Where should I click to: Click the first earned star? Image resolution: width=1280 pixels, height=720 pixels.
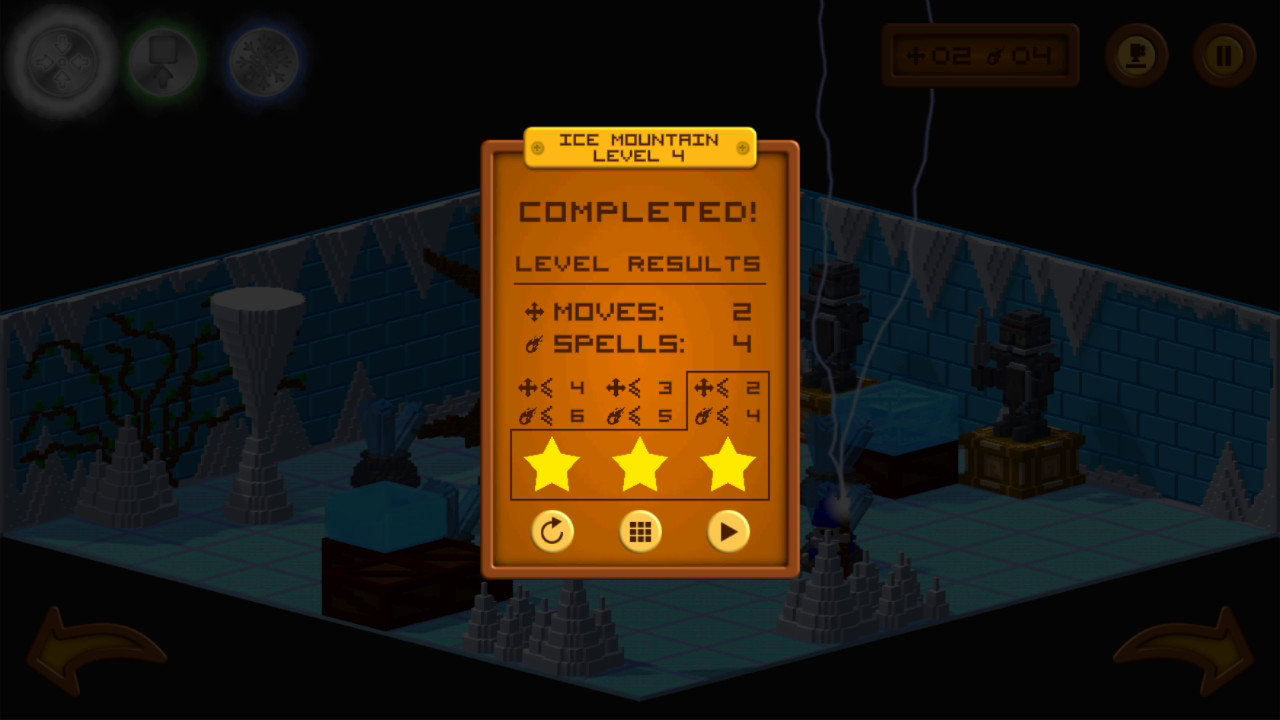tap(553, 463)
